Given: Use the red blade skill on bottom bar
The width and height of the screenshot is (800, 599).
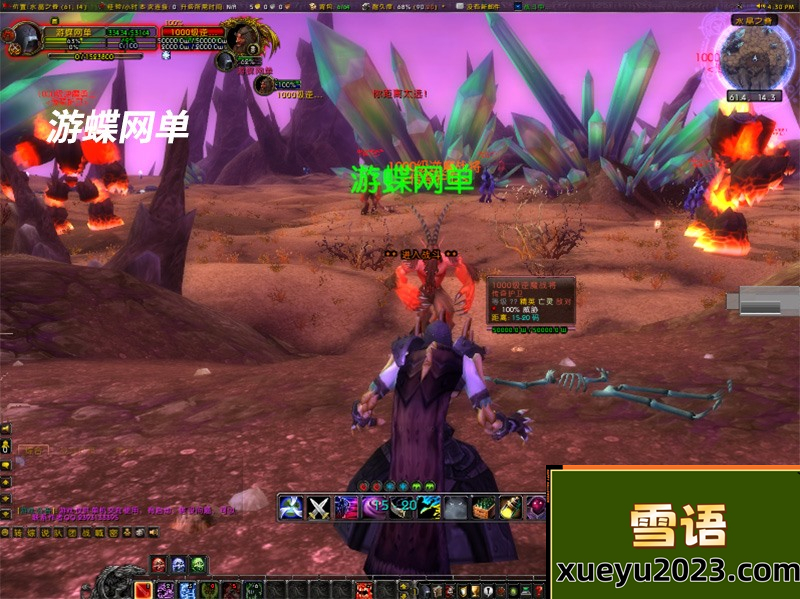Looking at the screenshot, I should [x=143, y=590].
